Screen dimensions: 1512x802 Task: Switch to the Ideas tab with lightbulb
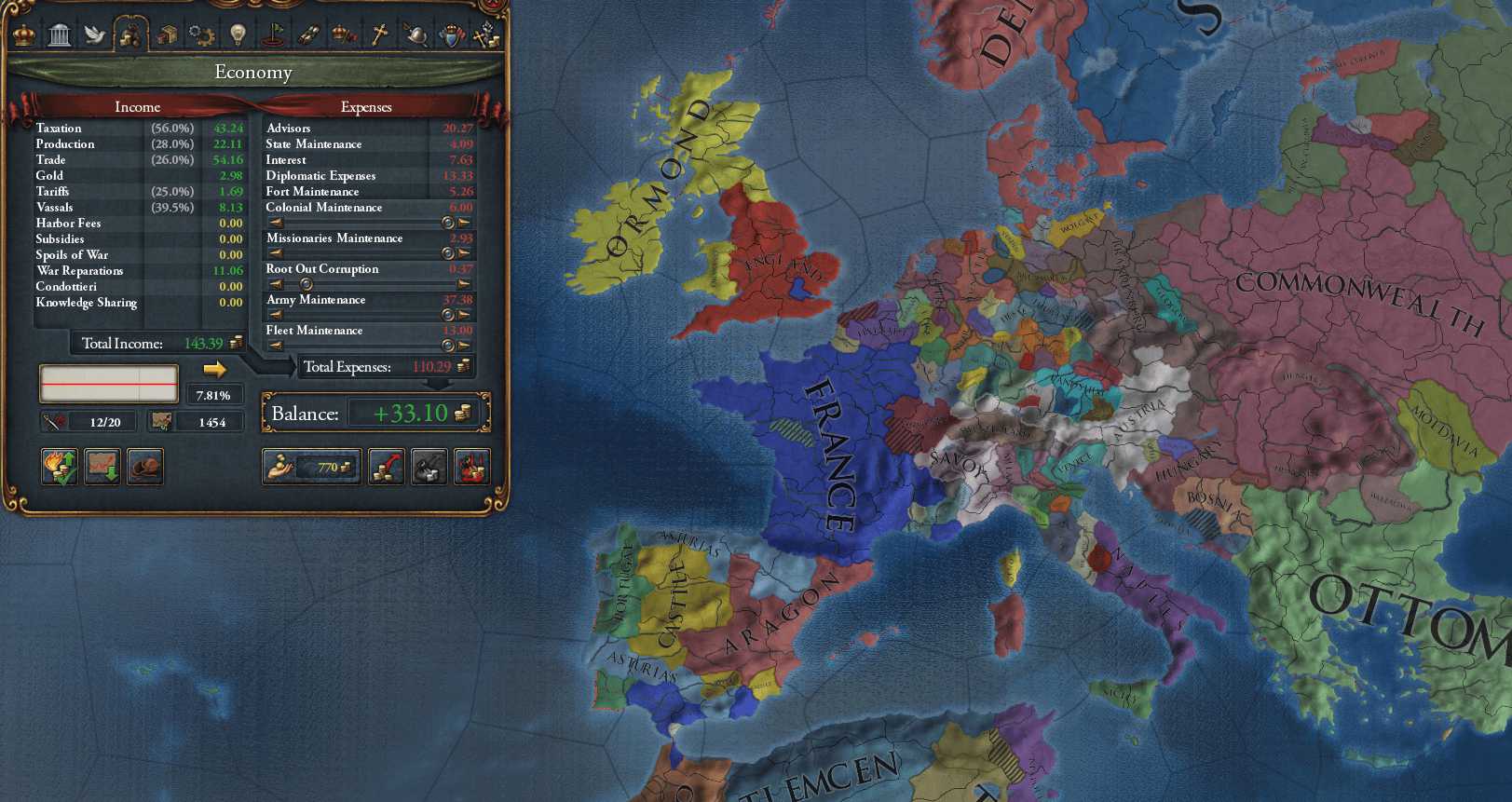tap(238, 35)
